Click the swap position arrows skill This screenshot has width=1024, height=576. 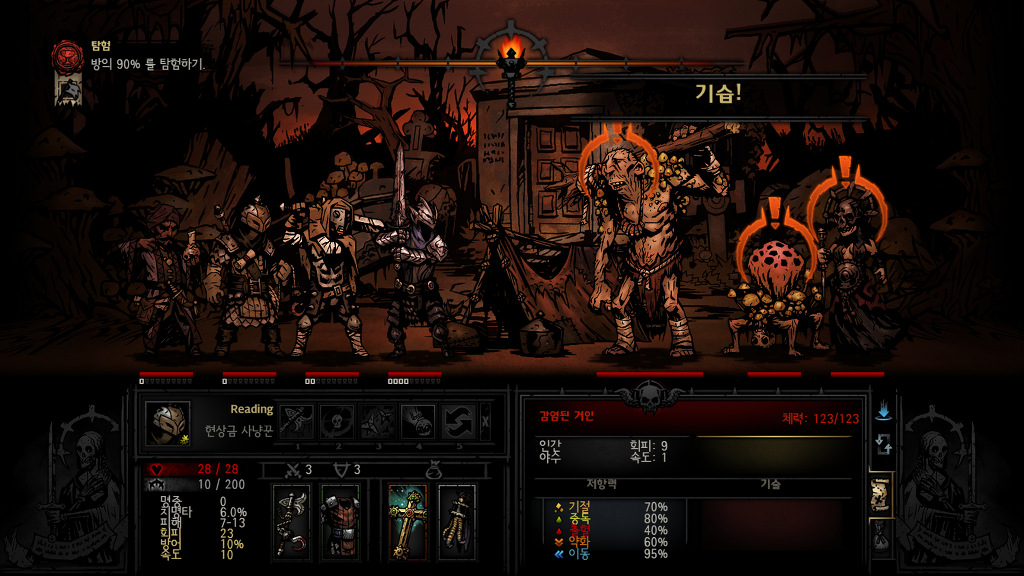[x=458, y=422]
